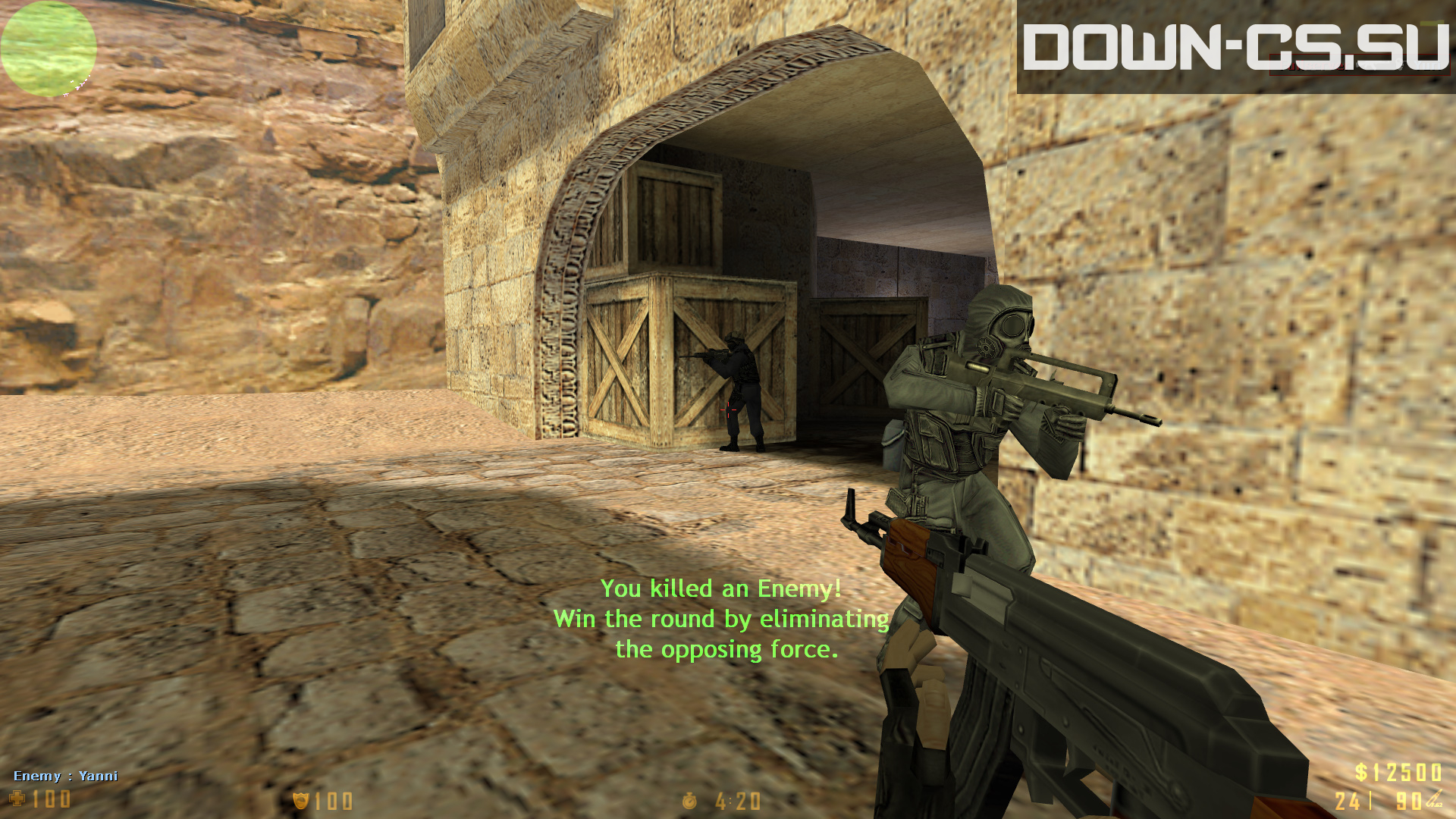
Task: Click the kevlar armor shield icon
Action: point(301,801)
